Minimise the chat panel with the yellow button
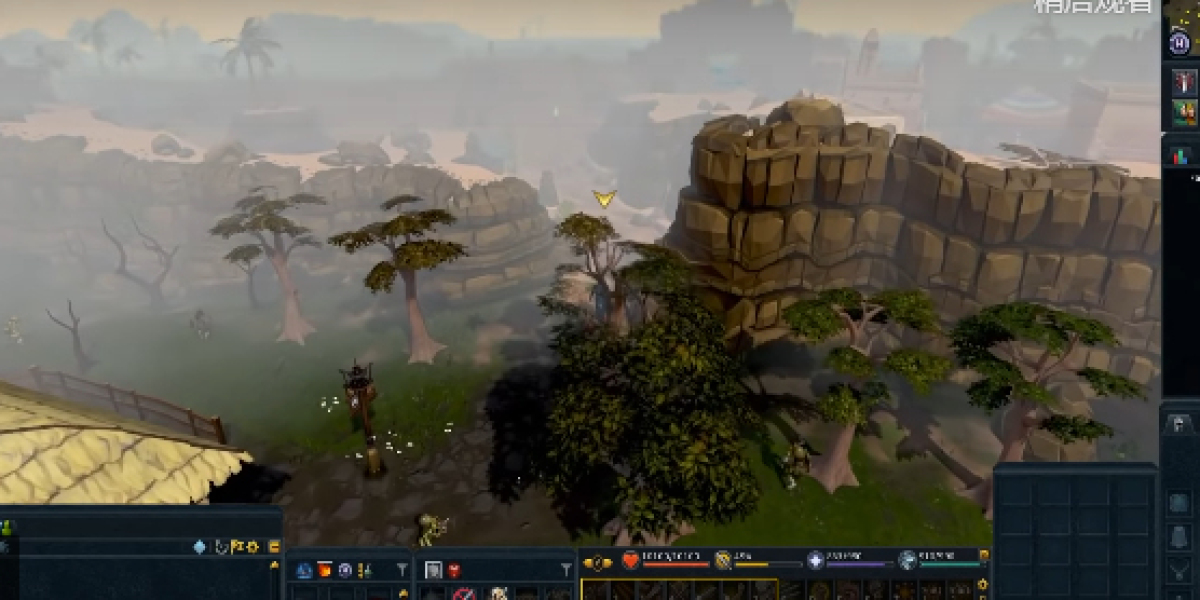The image size is (1200, 600). [273, 547]
